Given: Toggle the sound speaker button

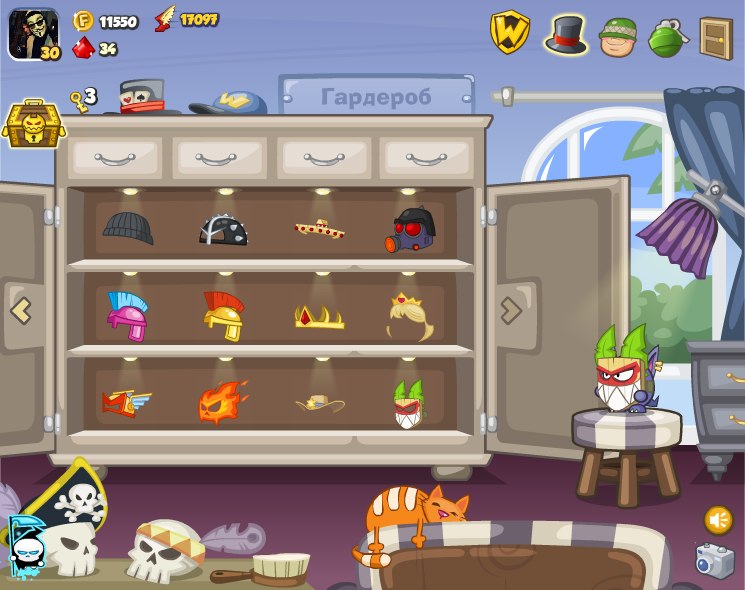Looking at the screenshot, I should [x=718, y=520].
